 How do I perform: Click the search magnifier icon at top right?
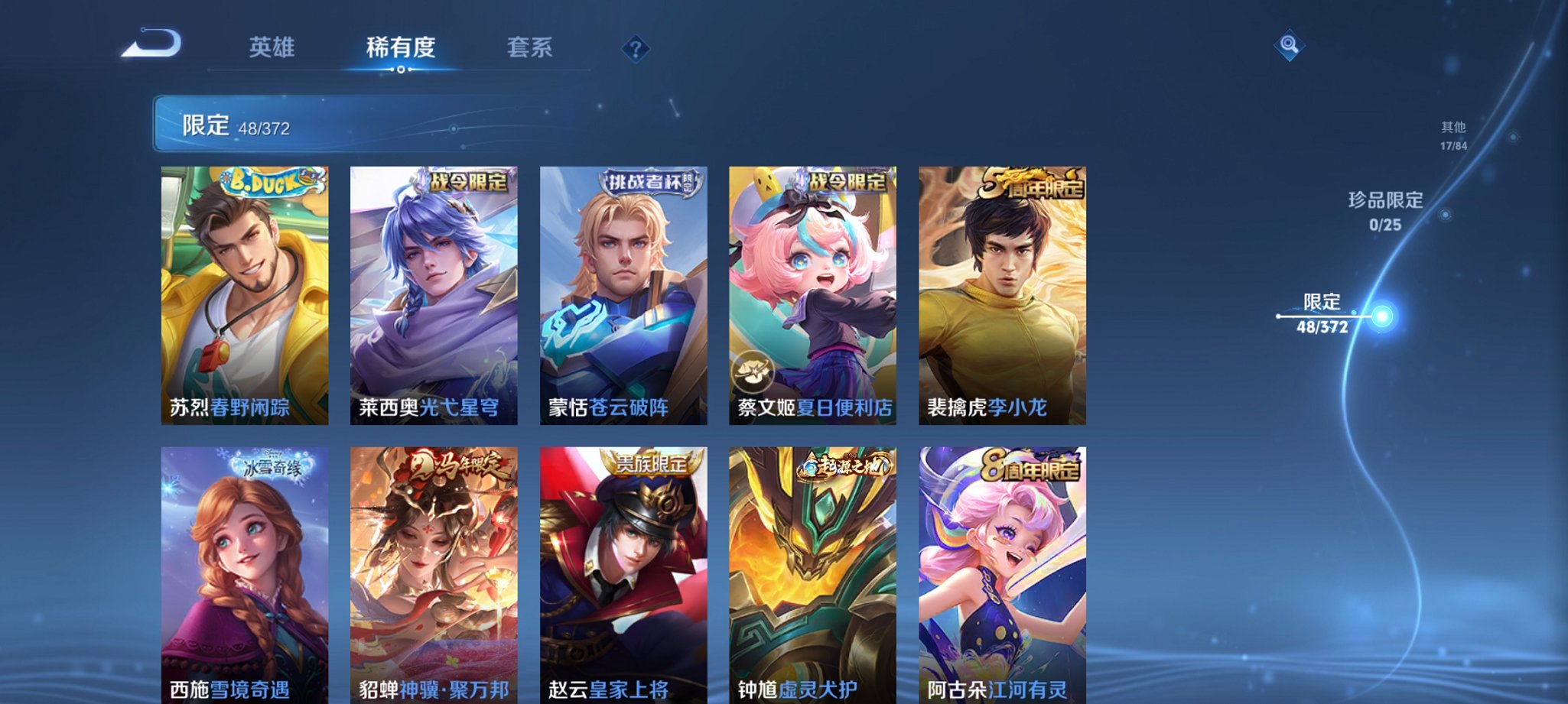click(1290, 46)
